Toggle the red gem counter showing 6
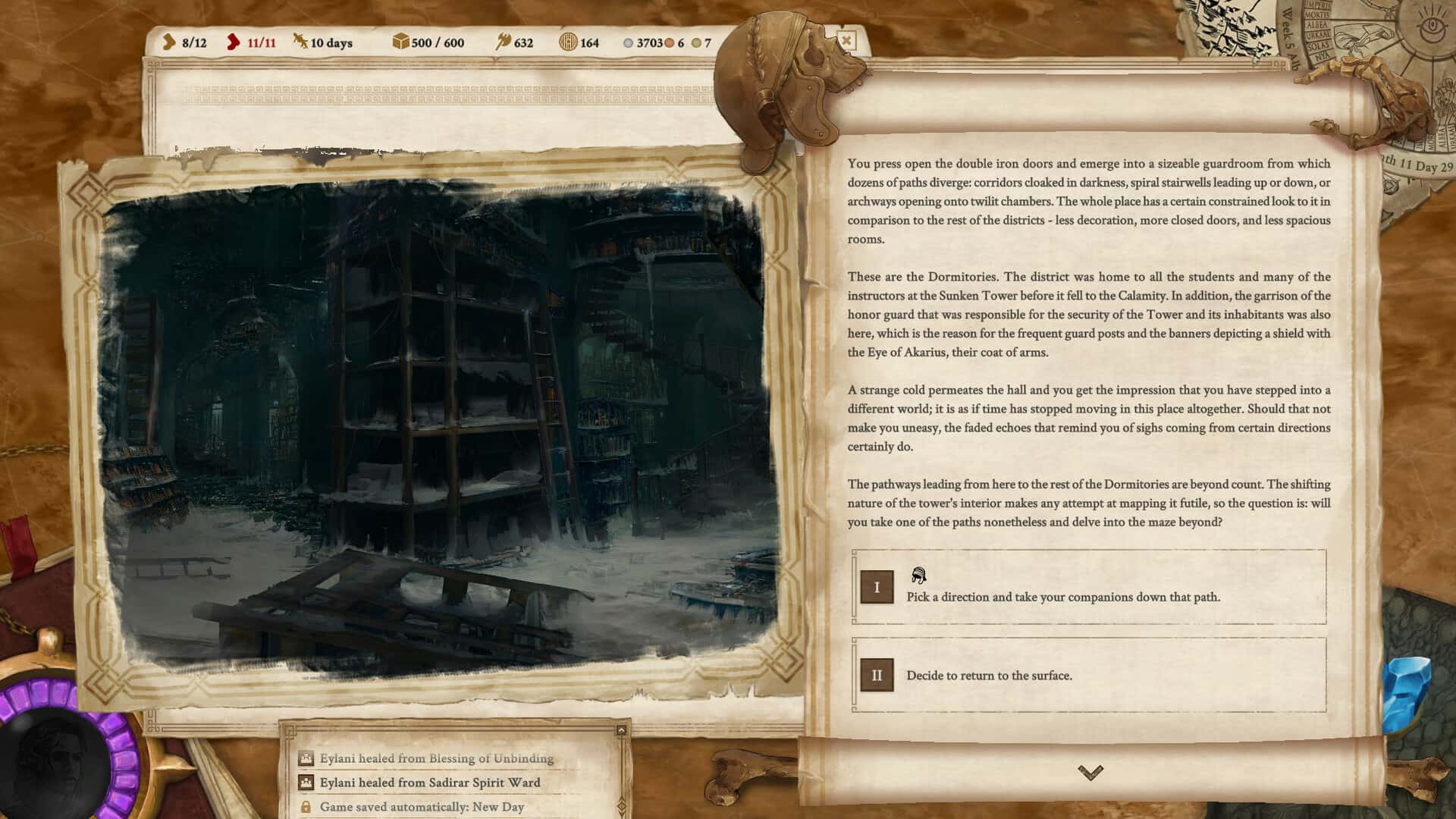 click(669, 43)
